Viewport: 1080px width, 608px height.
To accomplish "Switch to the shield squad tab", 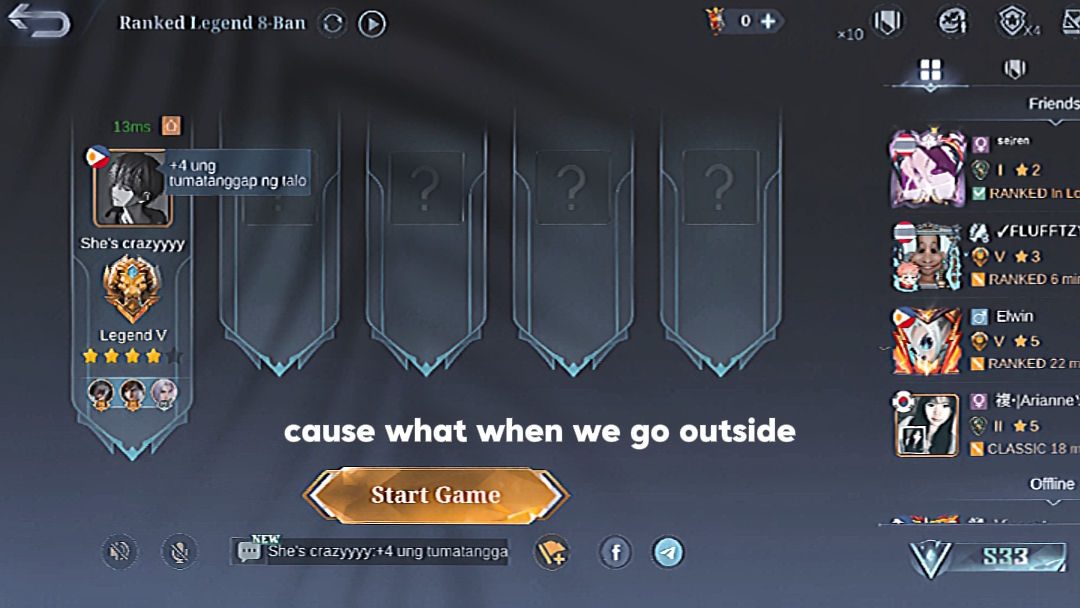I will 1014,69.
